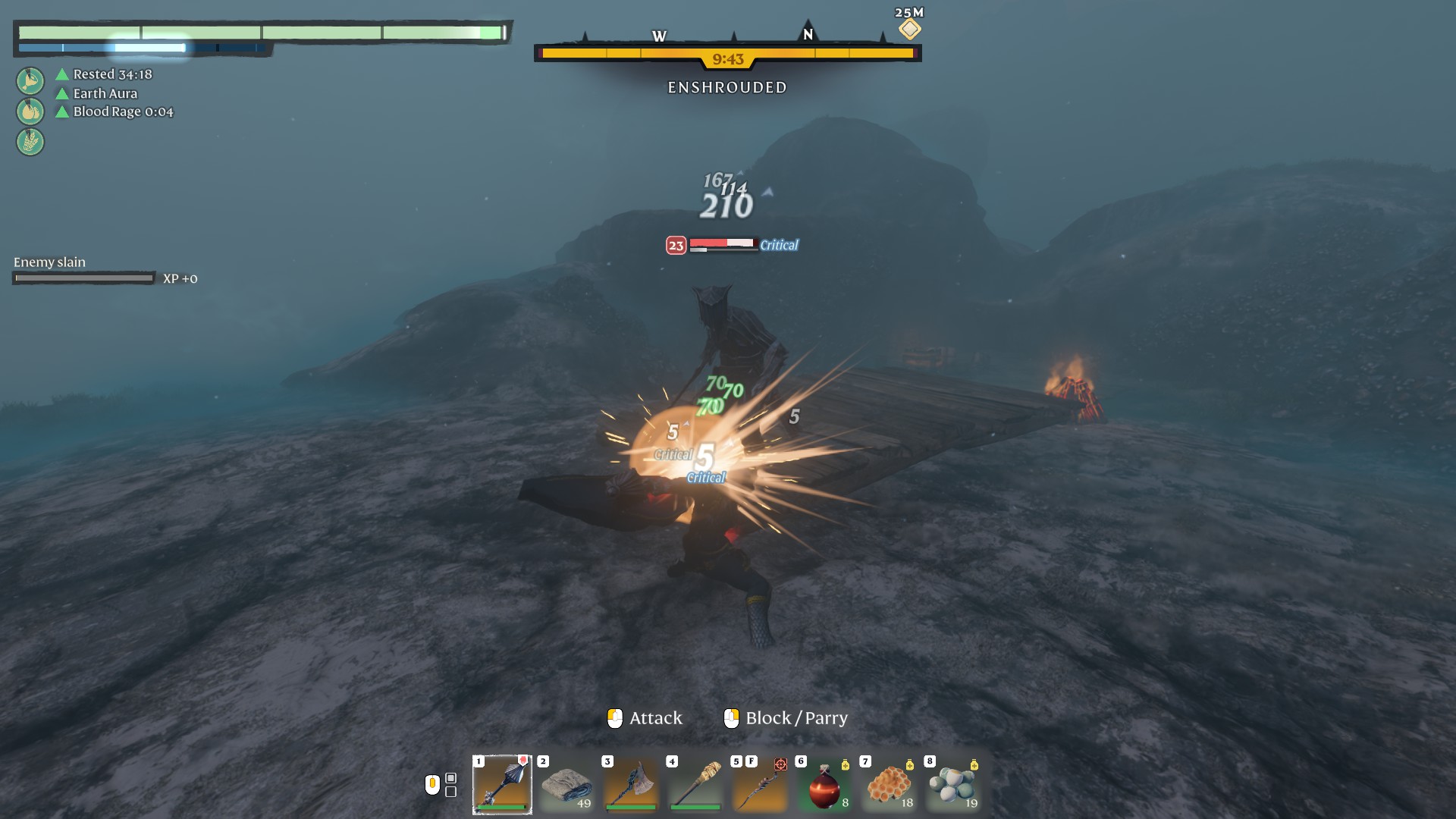Select the bandage stack in slot 2
1456x819 pixels.
(x=566, y=784)
